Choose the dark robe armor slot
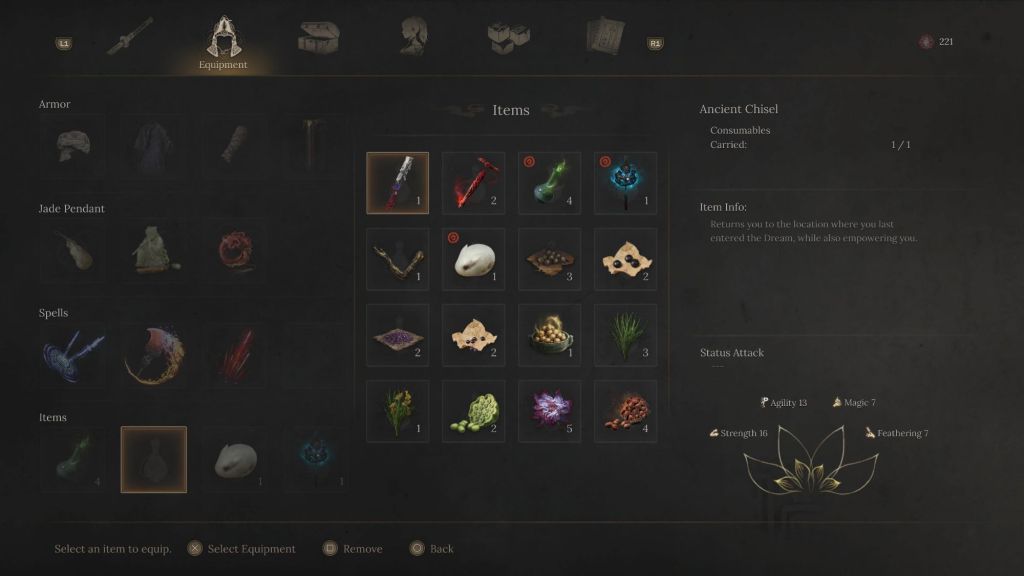 (153, 146)
